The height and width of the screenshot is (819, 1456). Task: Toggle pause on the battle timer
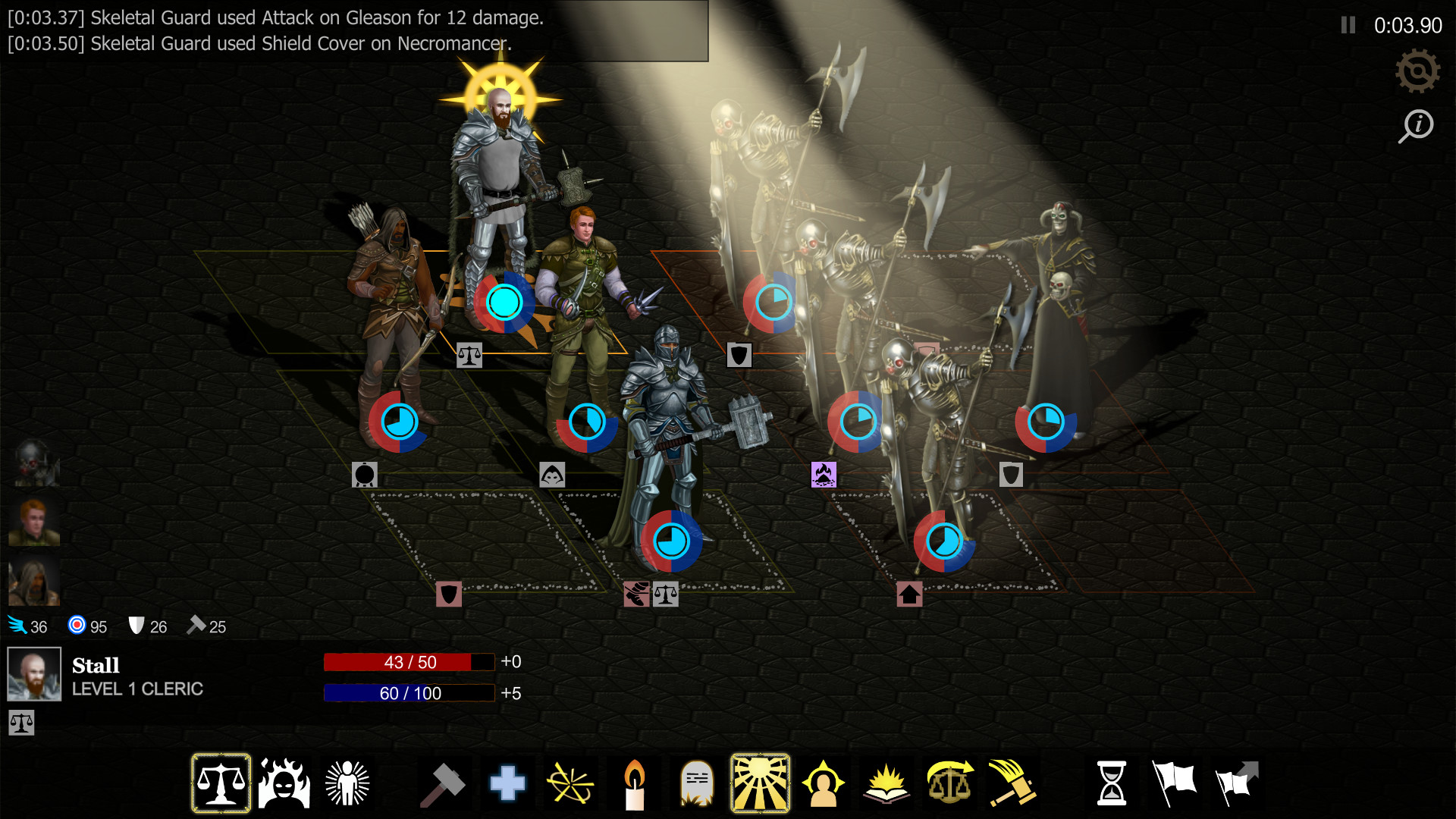(1347, 25)
